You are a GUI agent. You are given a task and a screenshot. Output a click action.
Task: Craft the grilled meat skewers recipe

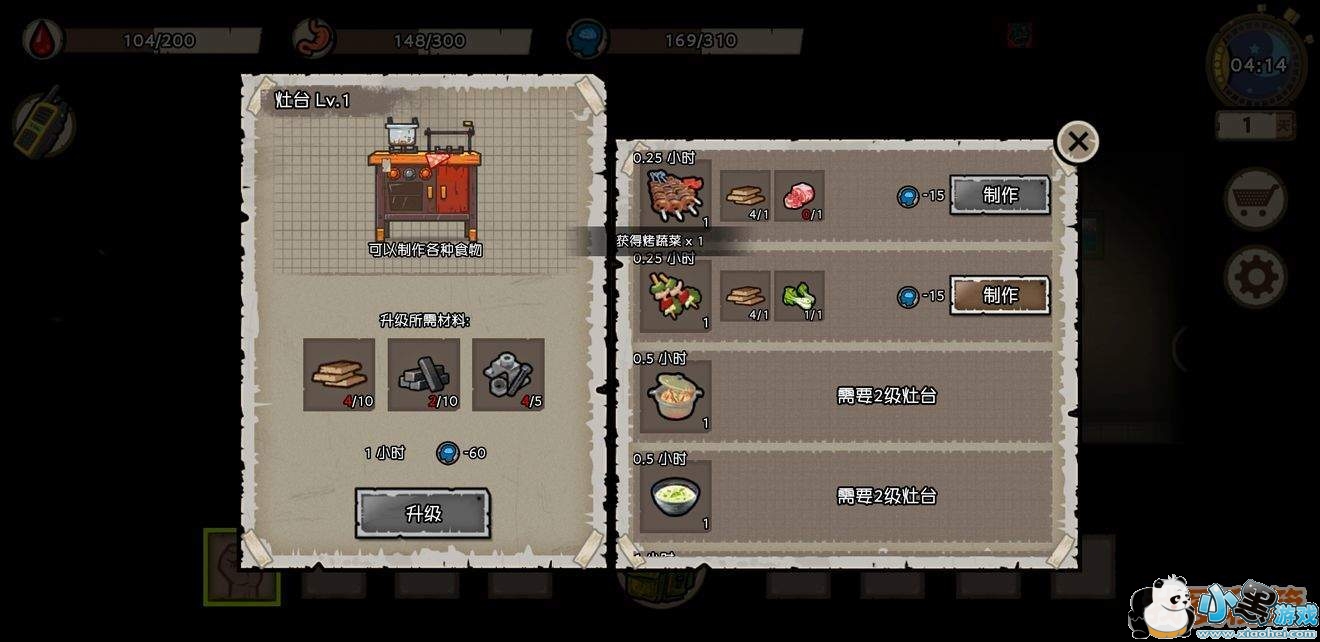click(999, 195)
